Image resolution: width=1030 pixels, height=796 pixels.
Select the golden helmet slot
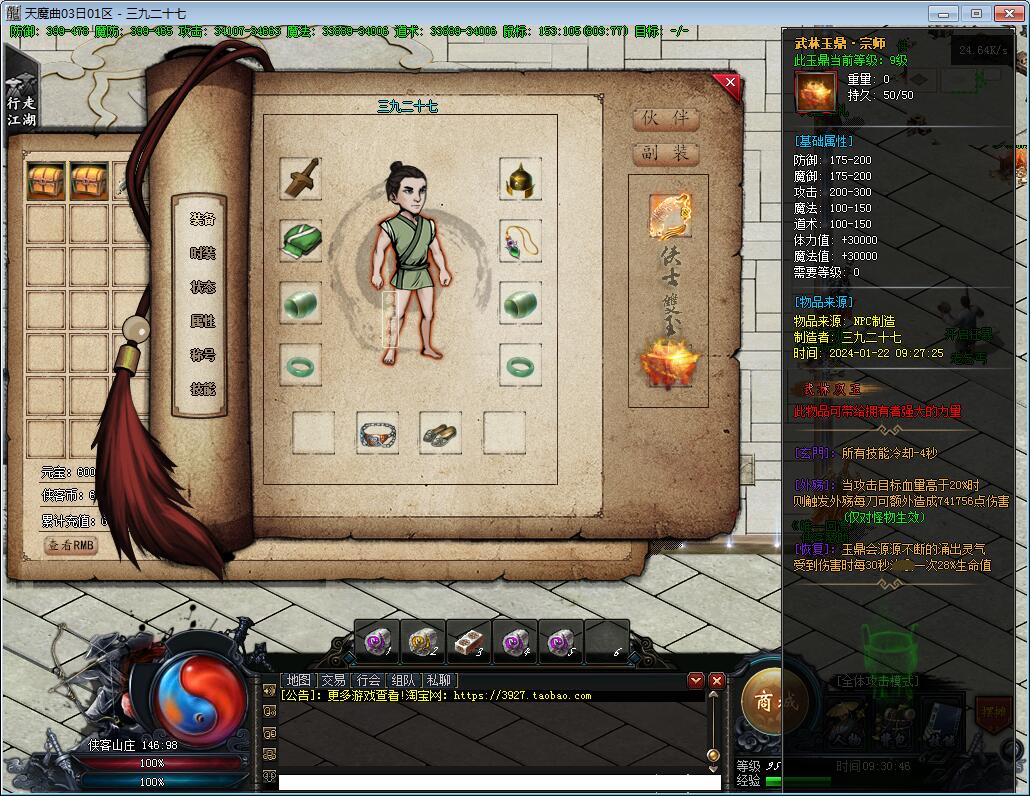[520, 179]
